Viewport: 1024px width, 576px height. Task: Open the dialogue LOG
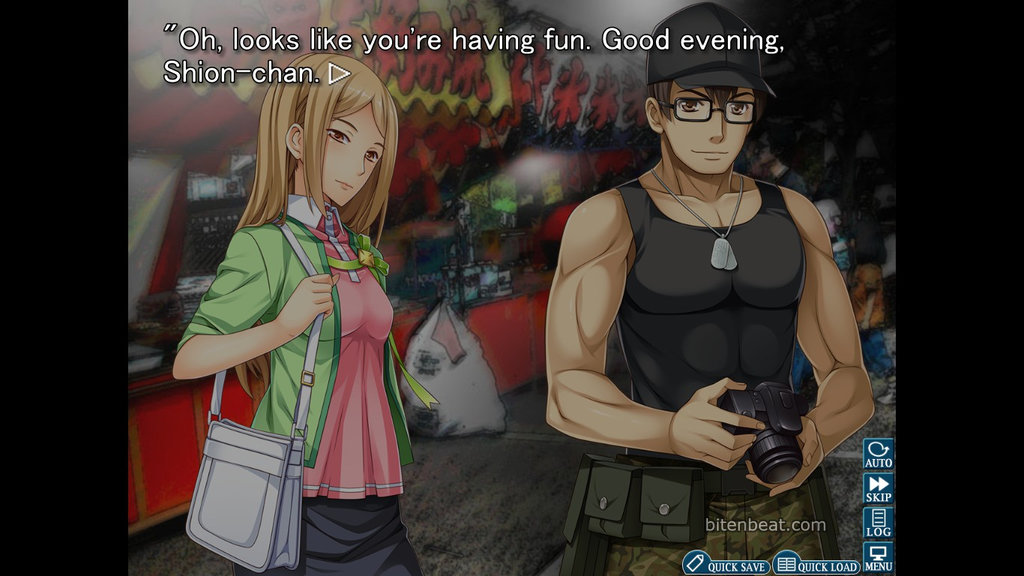click(x=878, y=523)
